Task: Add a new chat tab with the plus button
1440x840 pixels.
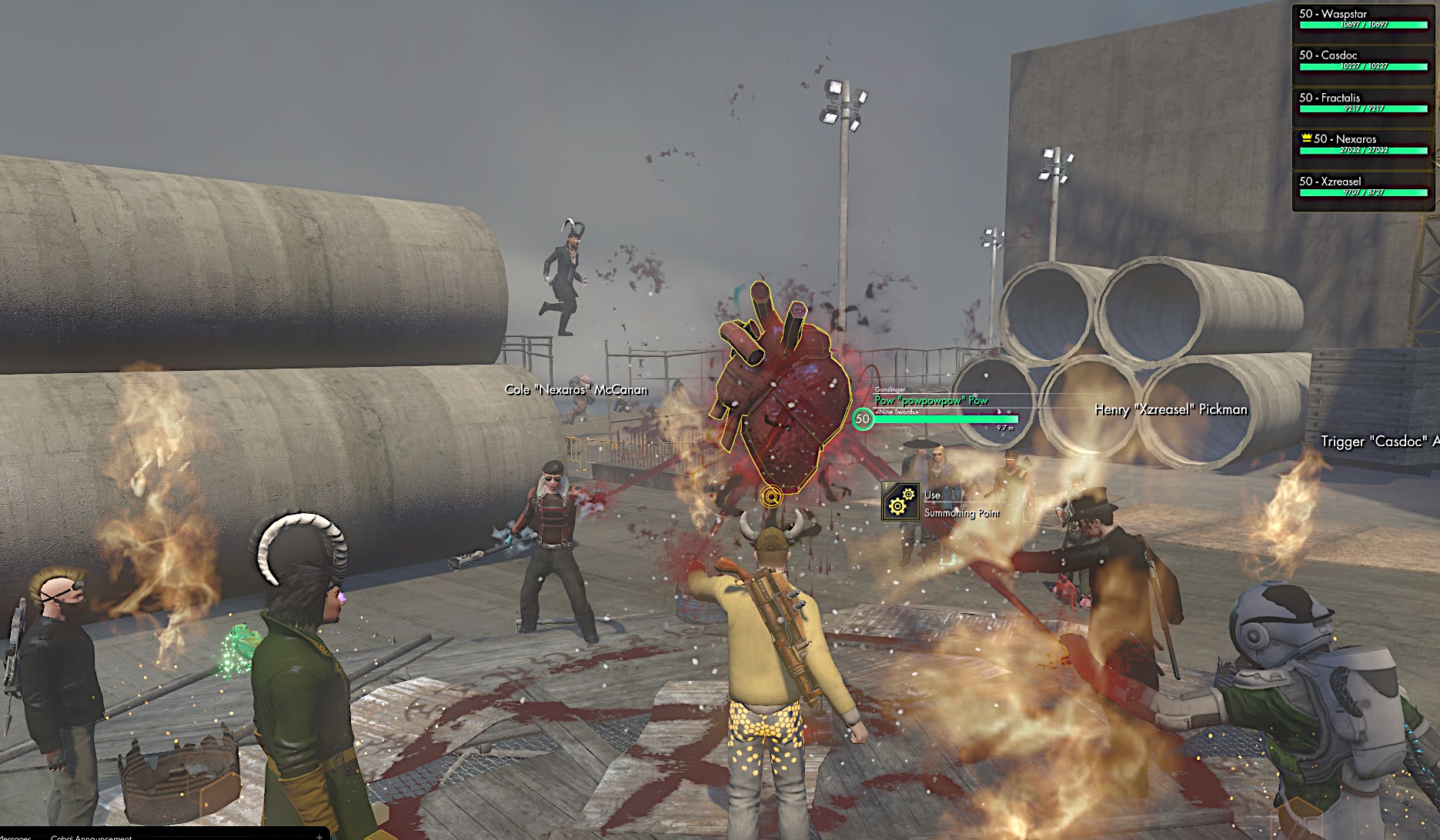Action: pos(319,837)
